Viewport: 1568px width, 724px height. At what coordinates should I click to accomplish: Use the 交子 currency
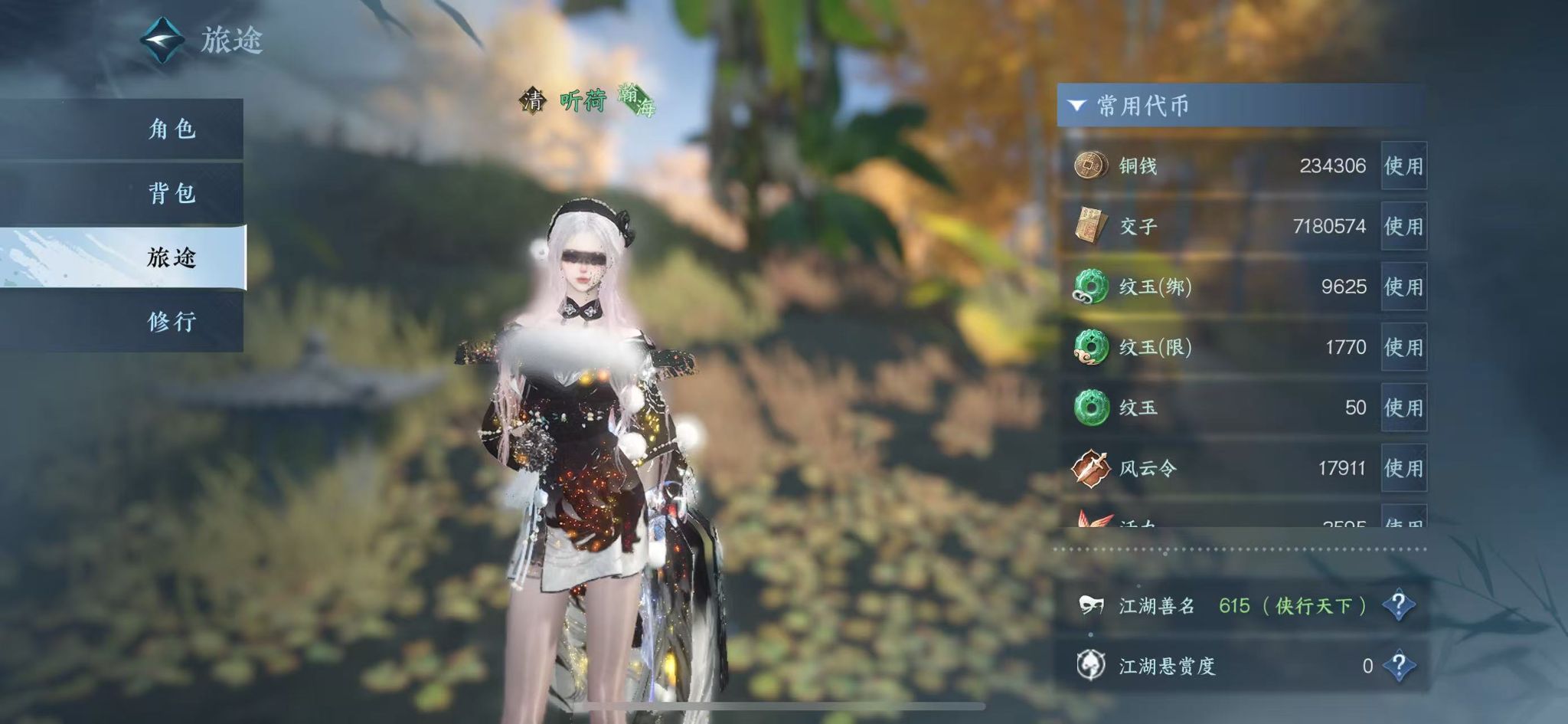[1403, 226]
